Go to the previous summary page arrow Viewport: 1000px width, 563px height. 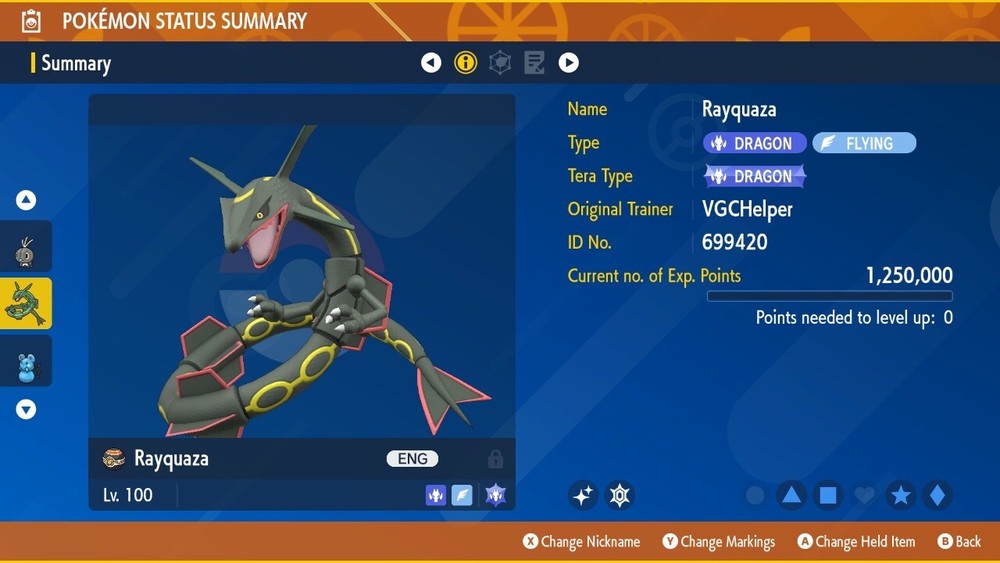431,63
